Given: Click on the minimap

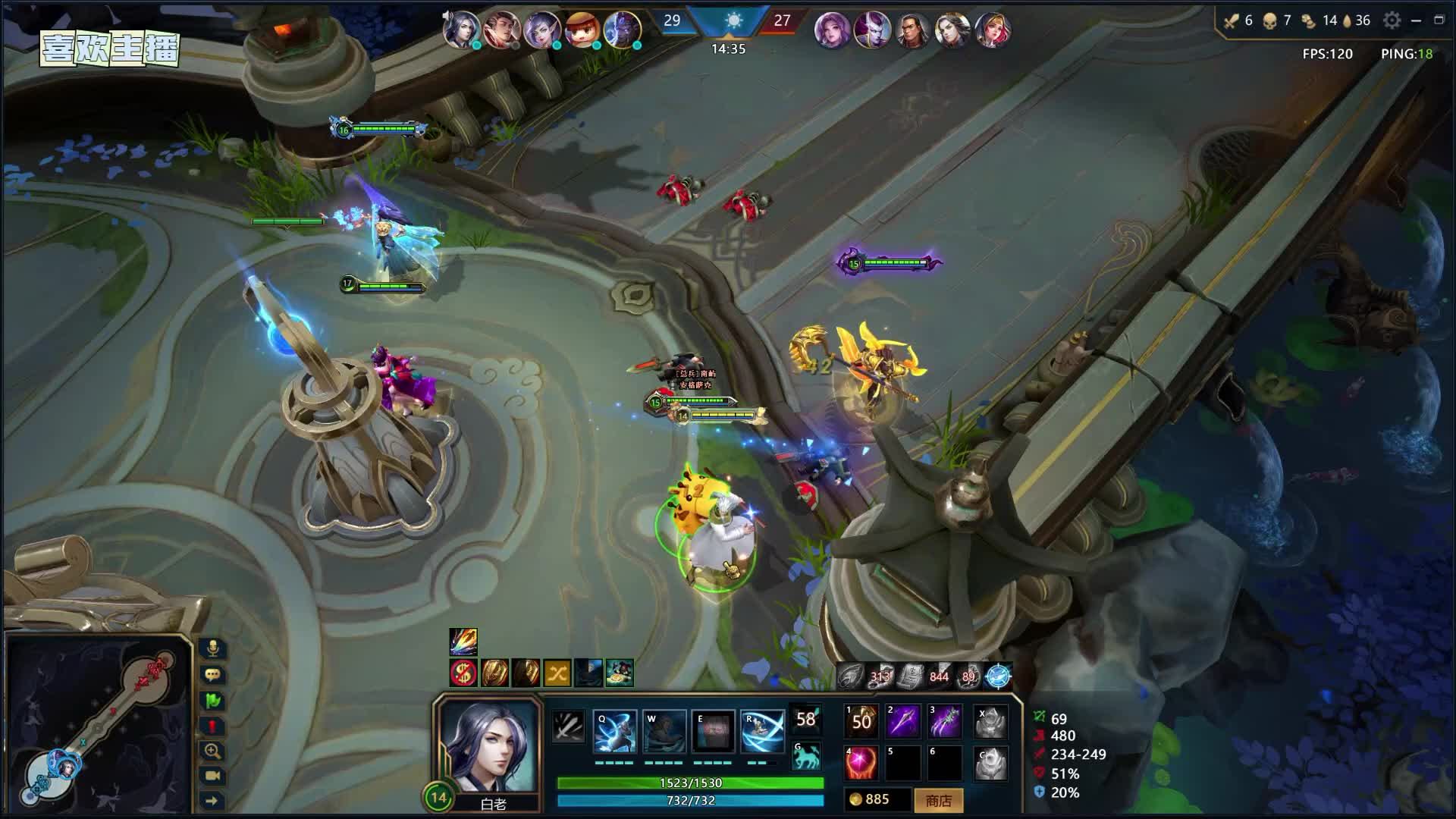Looking at the screenshot, I should click(x=97, y=726).
